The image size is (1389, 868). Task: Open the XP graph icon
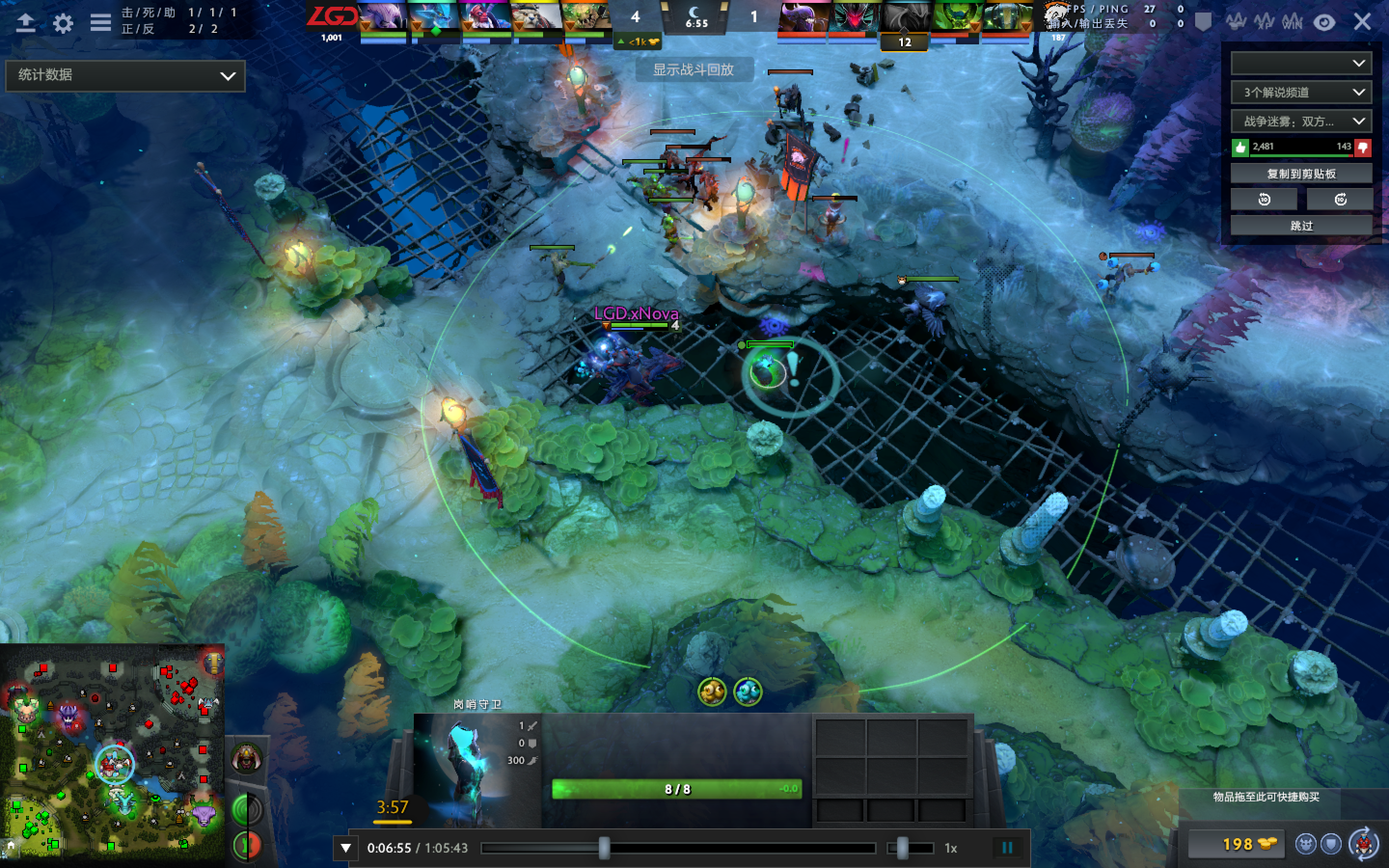click(x=1265, y=22)
